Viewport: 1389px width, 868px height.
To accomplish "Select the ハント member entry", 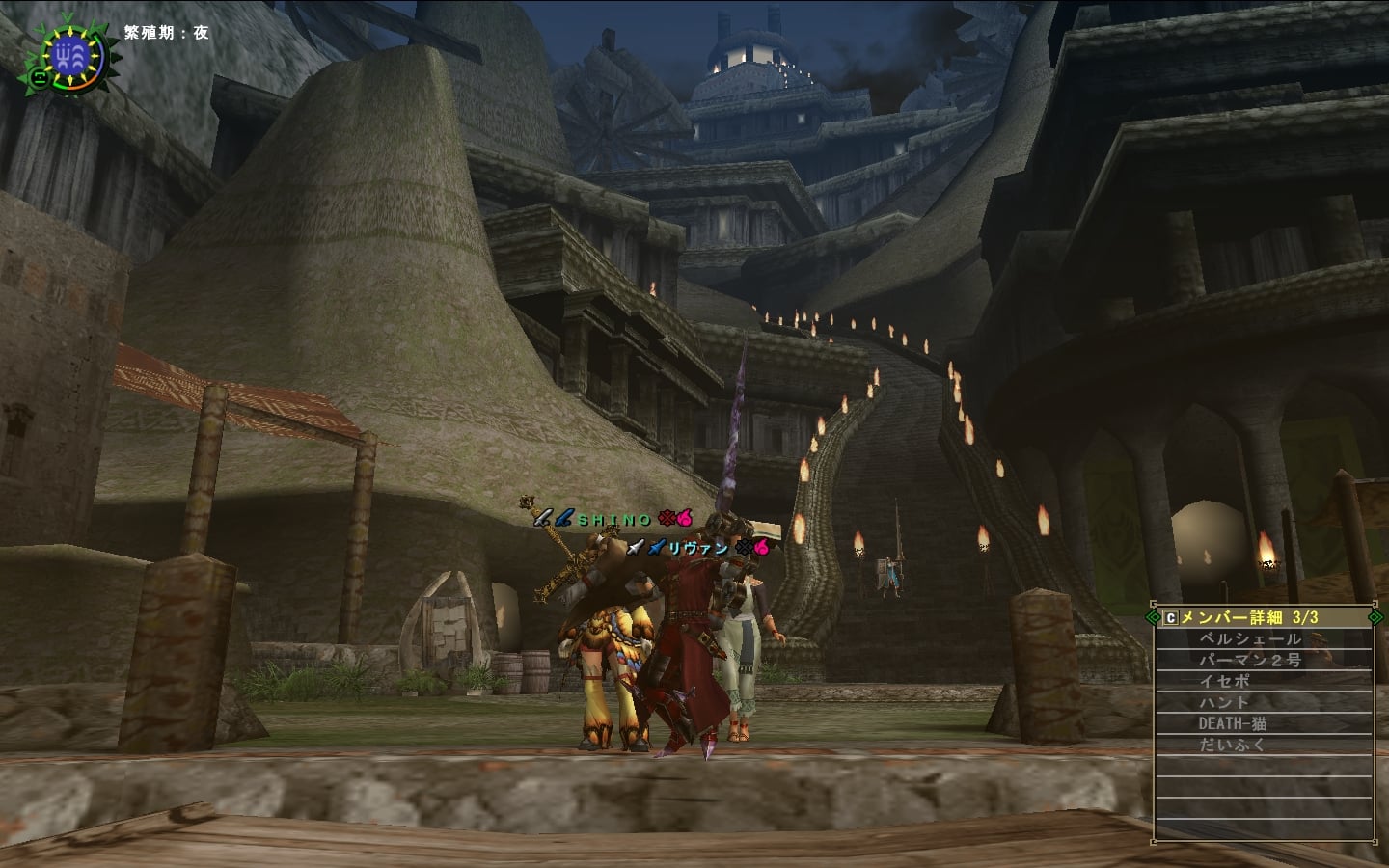I will pos(1225,703).
